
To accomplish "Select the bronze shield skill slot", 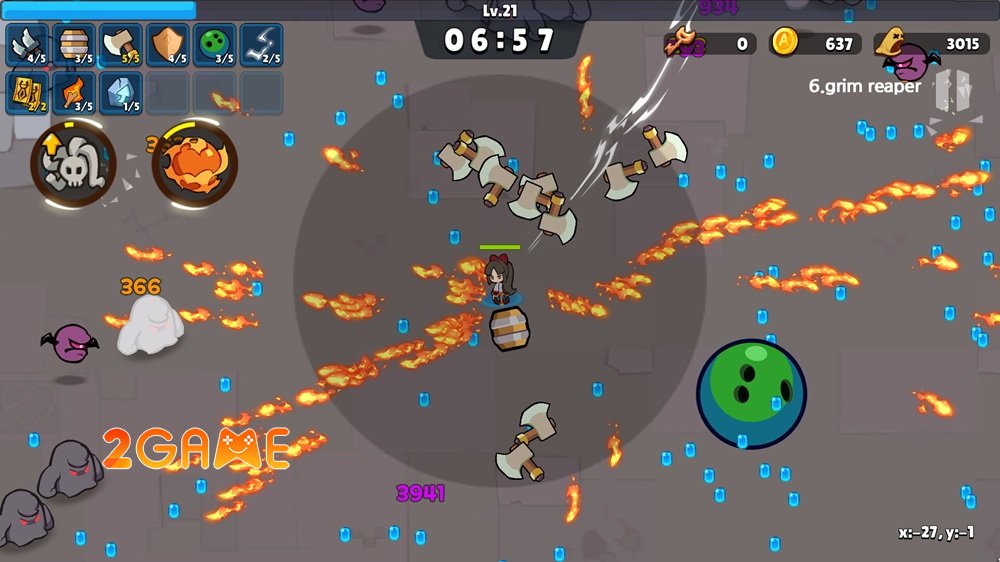I will (x=167, y=45).
